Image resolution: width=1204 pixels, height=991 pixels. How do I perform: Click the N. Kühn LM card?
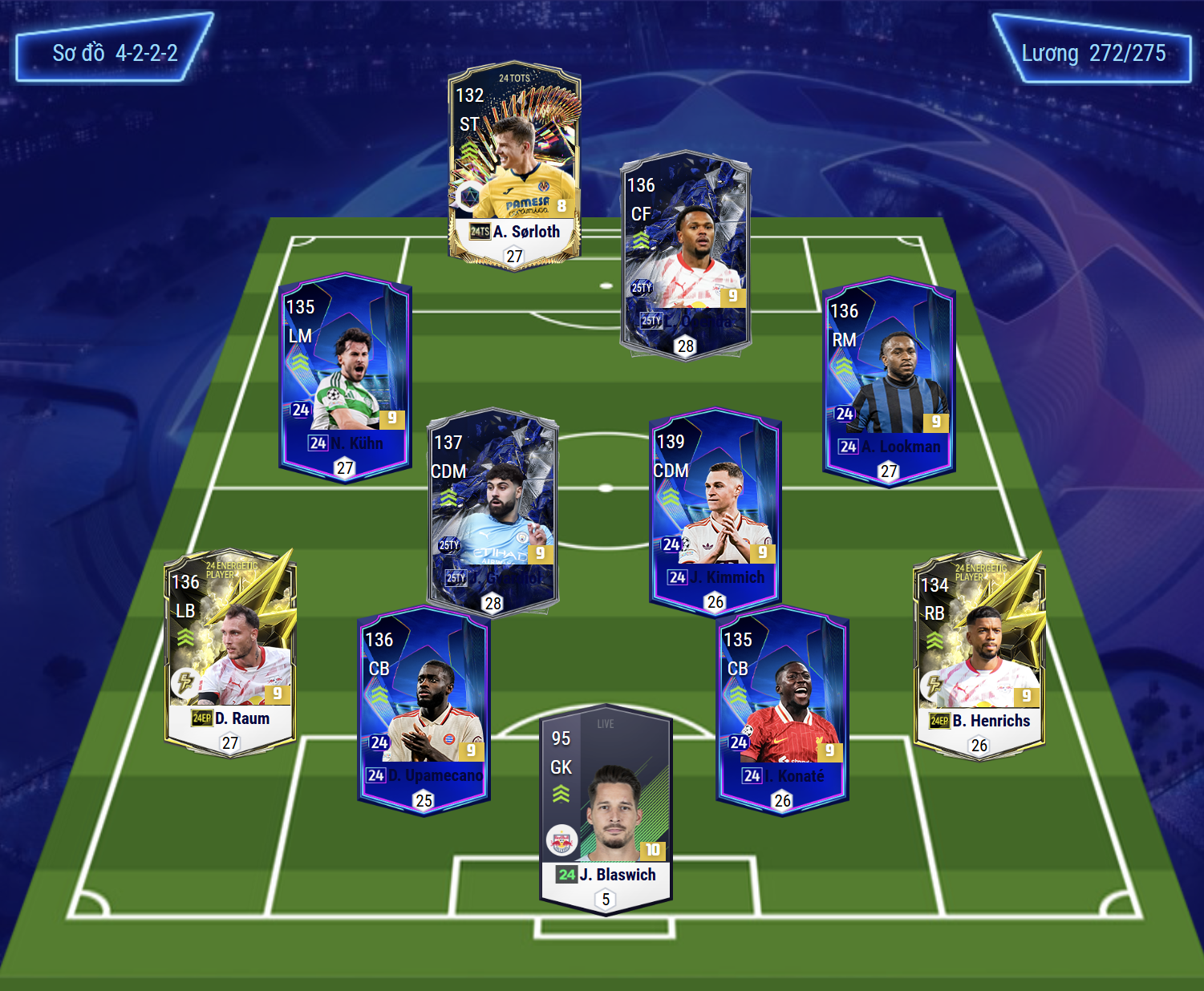345,377
